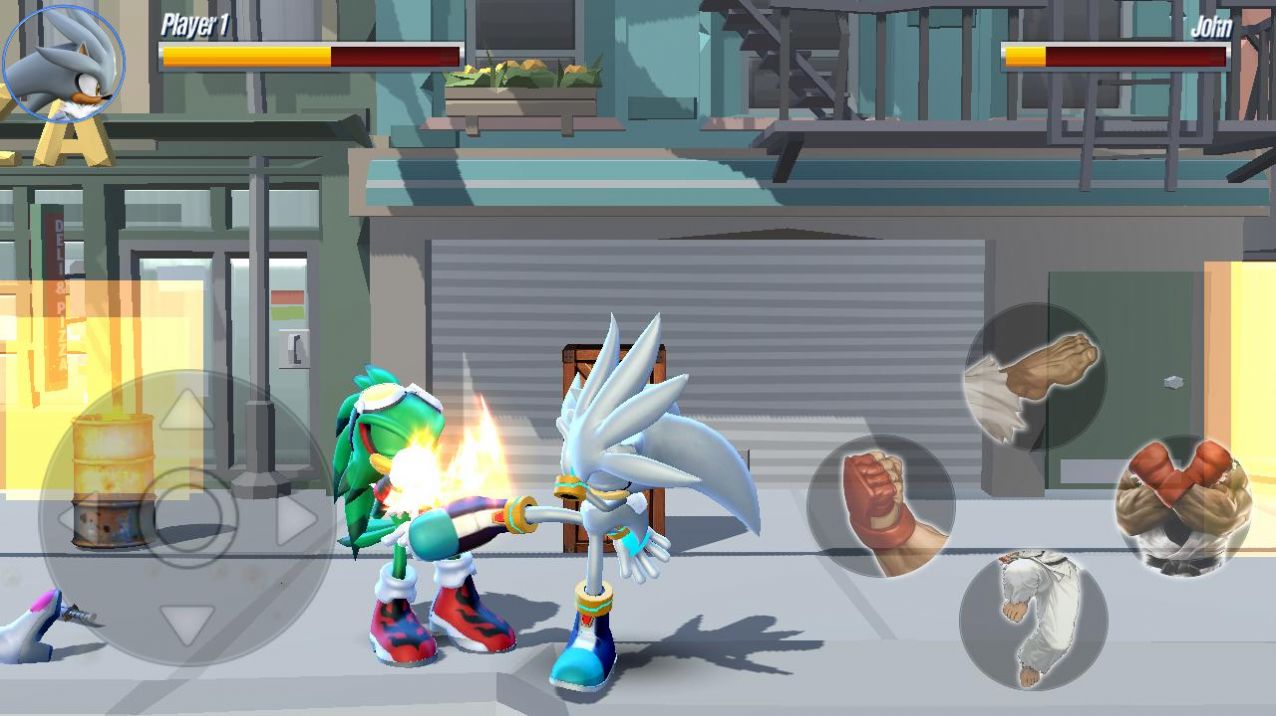Viewport: 1276px width, 716px height.
Task: Tap the d-pad down arrow
Action: 186,623
